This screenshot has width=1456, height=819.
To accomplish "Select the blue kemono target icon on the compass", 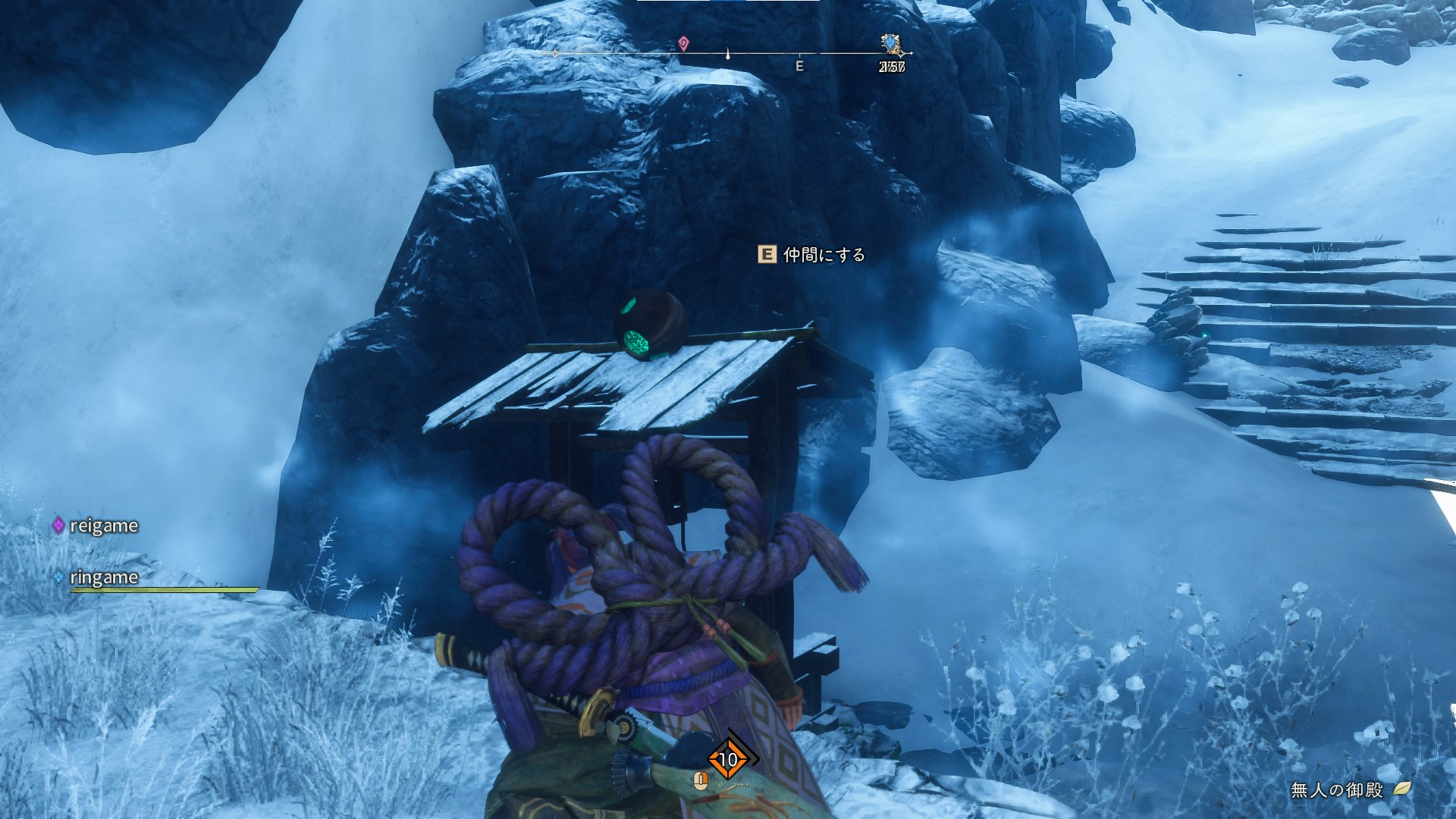I will coord(890,44).
